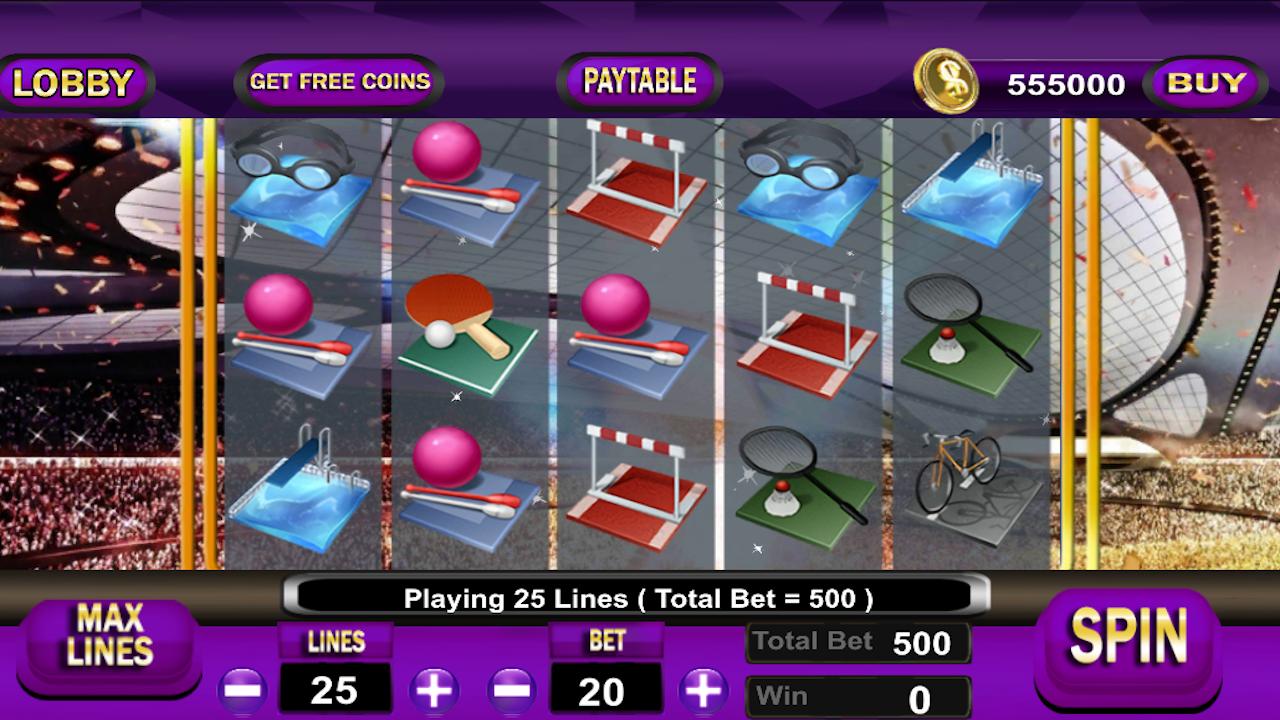Return to the LOBBY
The height and width of the screenshot is (720, 1280).
73,82
